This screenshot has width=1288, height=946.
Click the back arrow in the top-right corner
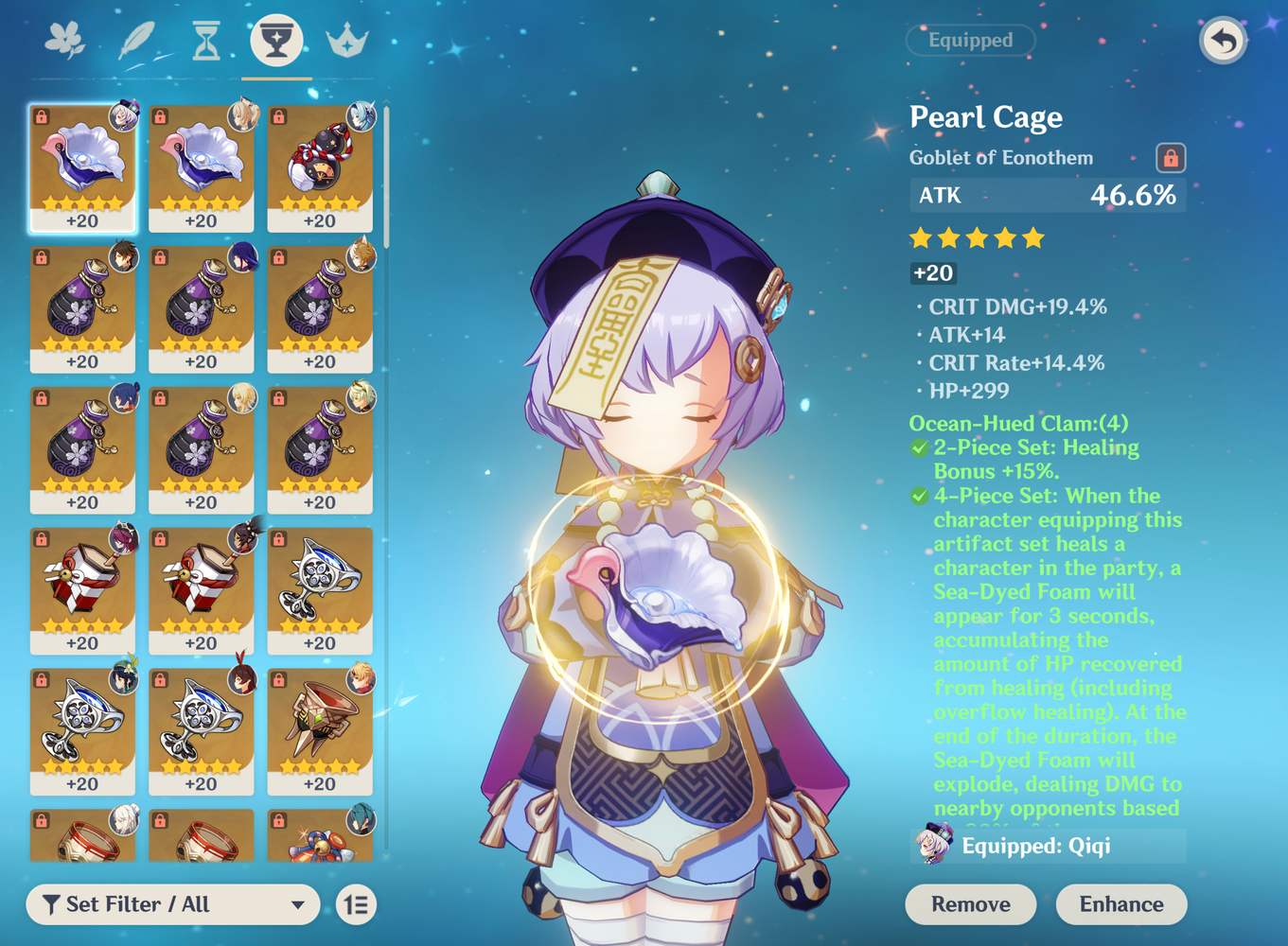[1222, 42]
